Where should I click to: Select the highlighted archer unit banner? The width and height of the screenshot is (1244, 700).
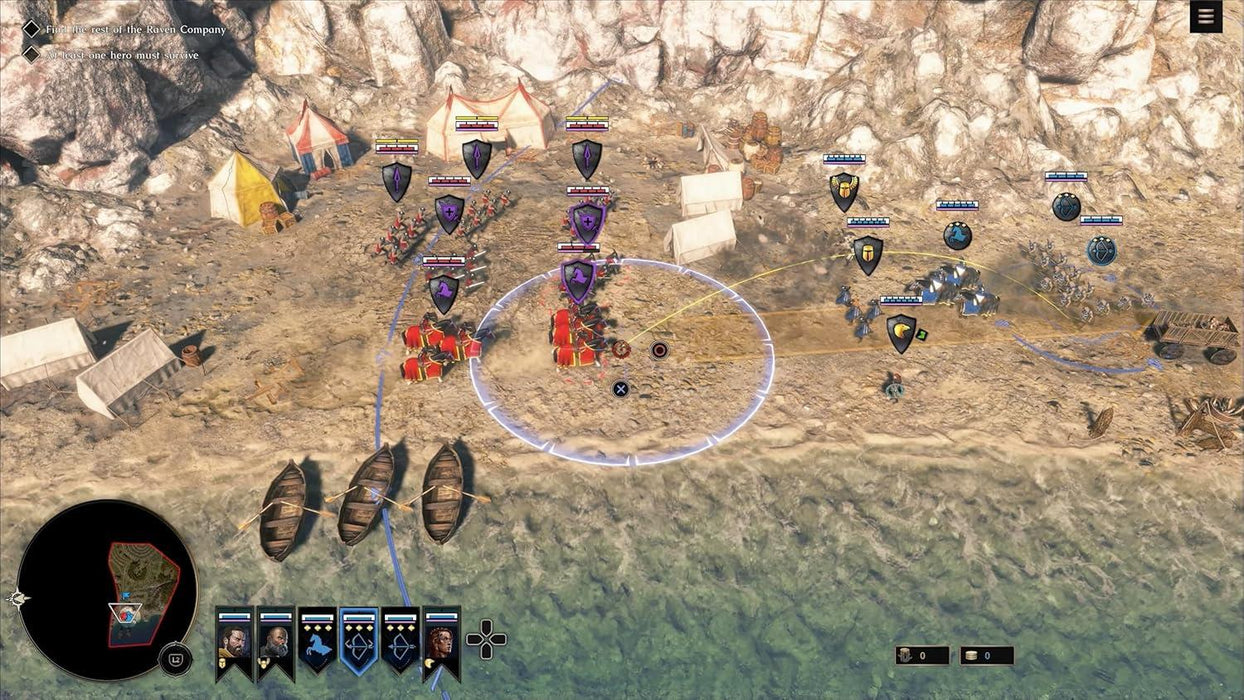pos(359,642)
